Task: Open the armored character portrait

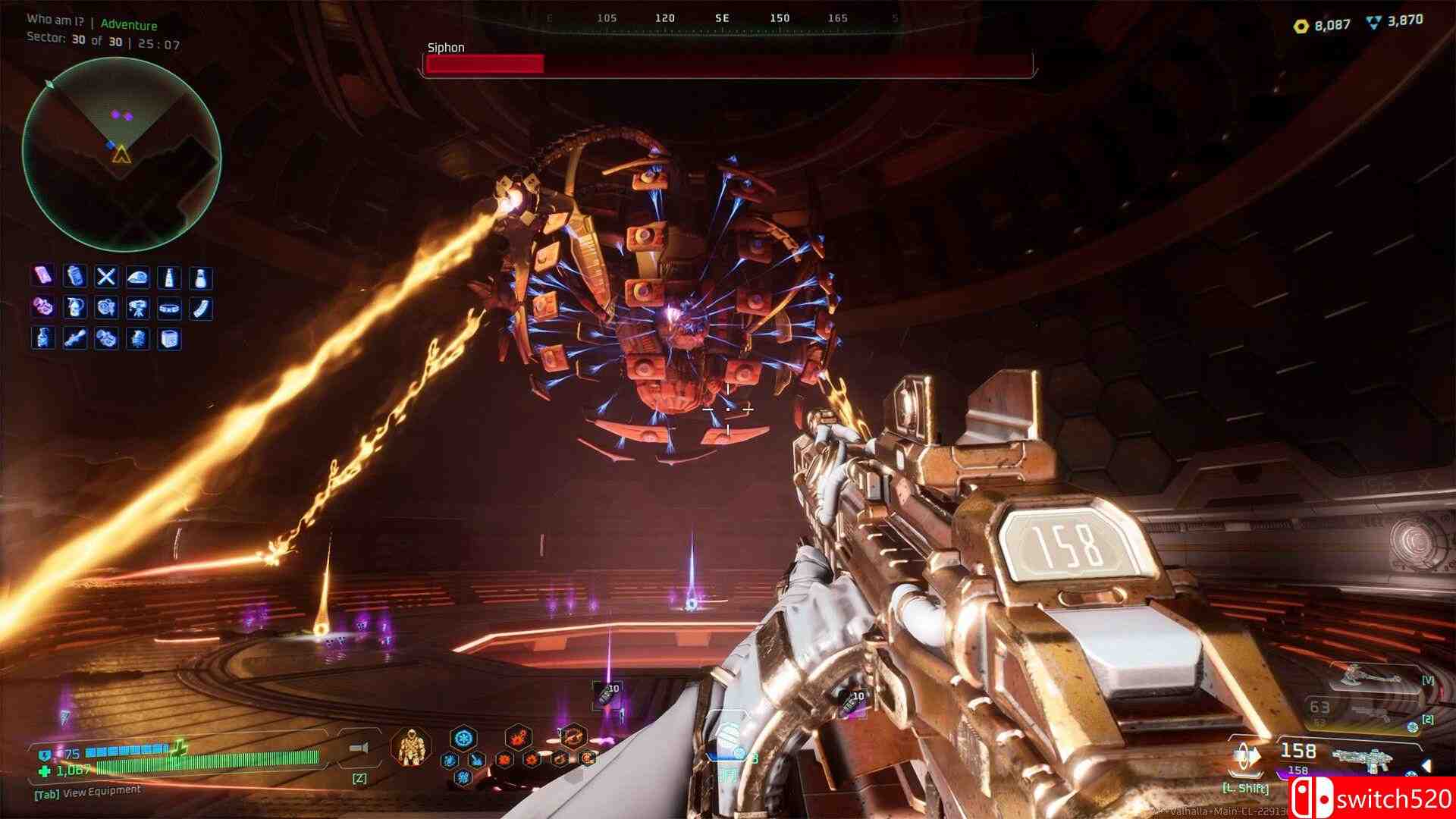Action: (x=411, y=746)
